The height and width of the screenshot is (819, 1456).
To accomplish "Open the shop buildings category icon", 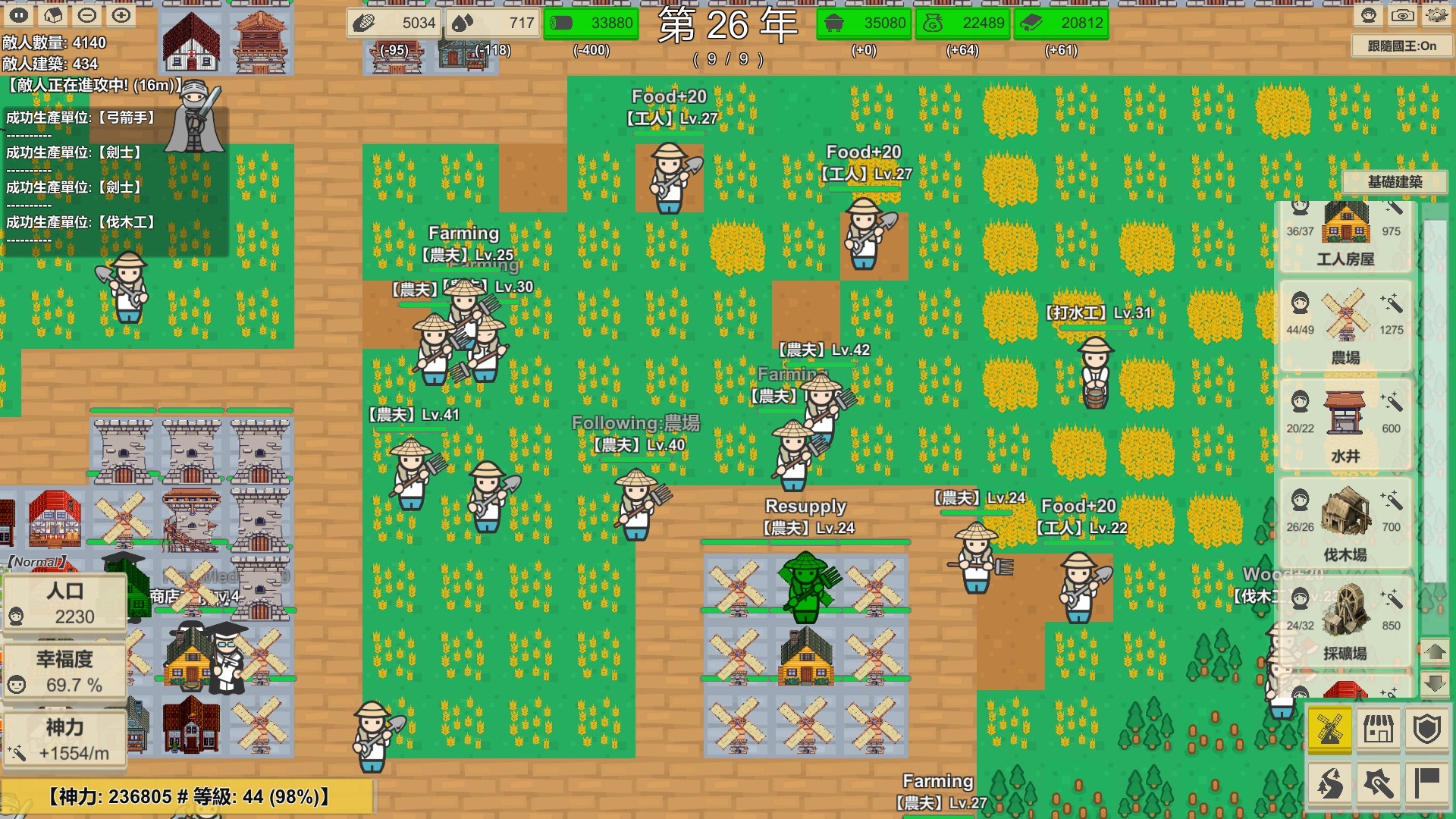I will [x=1380, y=730].
